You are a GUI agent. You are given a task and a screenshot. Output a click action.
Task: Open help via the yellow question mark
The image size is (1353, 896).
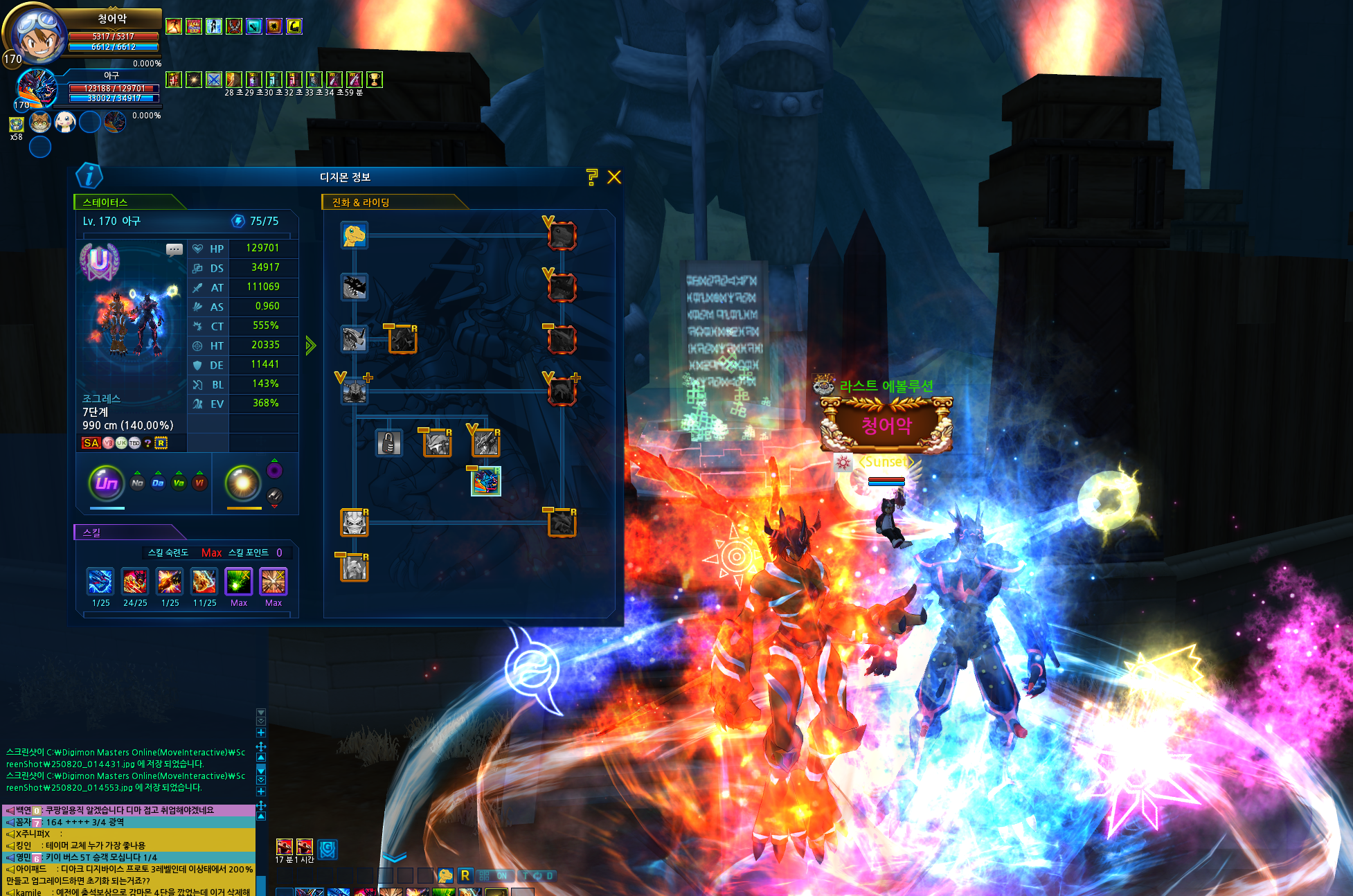pyautogui.click(x=592, y=177)
